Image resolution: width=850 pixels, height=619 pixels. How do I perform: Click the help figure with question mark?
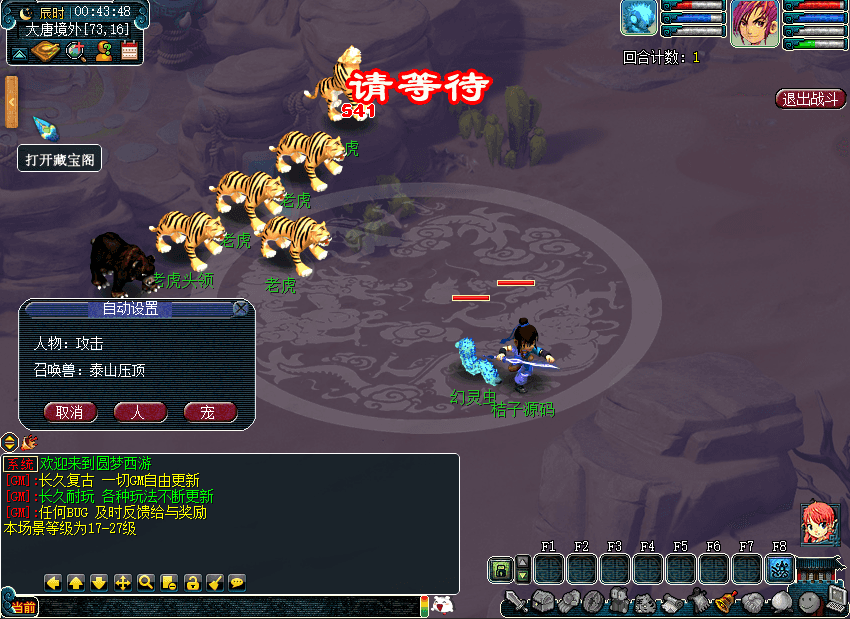[103, 51]
